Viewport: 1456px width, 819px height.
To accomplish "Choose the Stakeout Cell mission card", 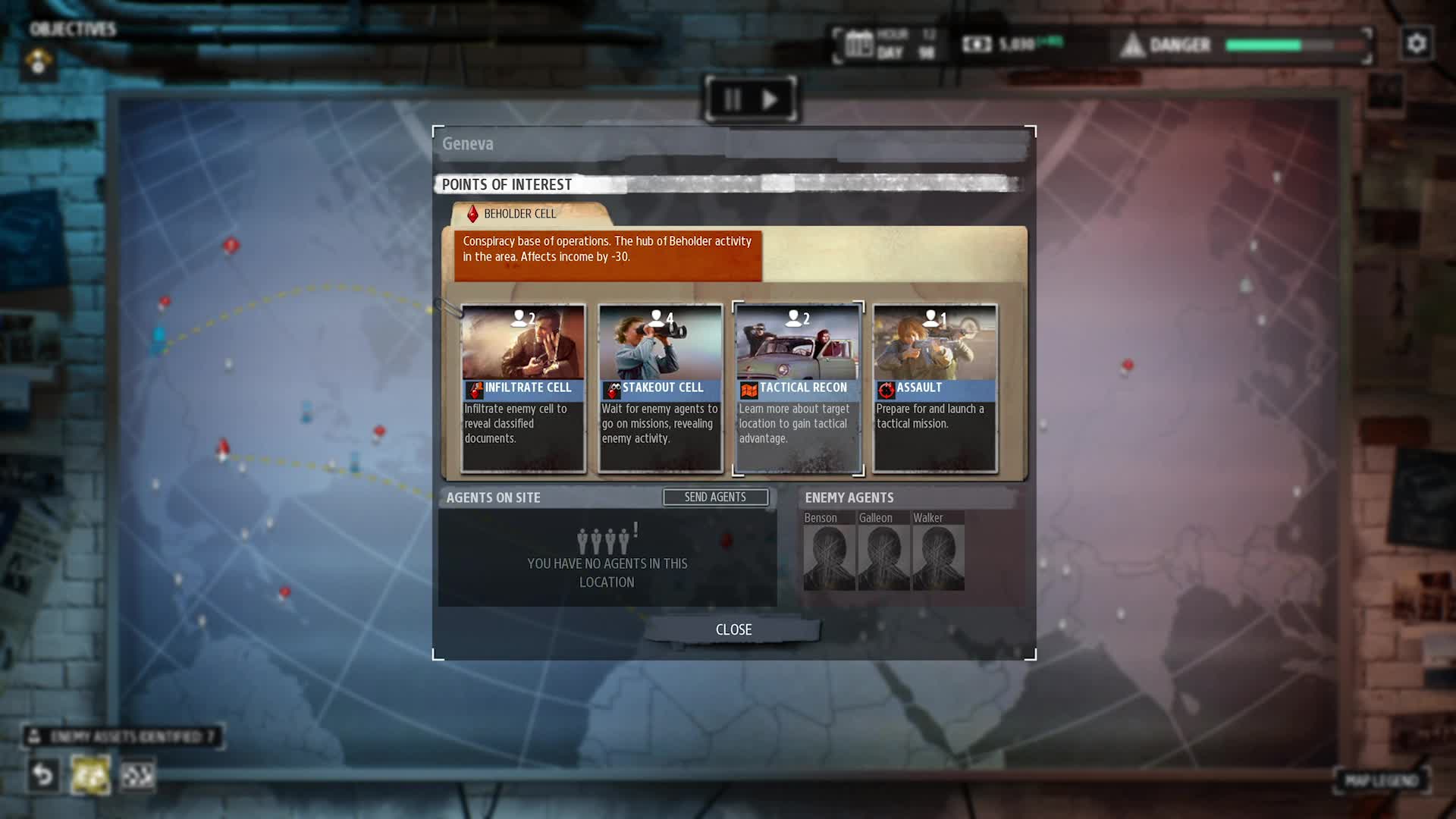I will pyautogui.click(x=661, y=388).
